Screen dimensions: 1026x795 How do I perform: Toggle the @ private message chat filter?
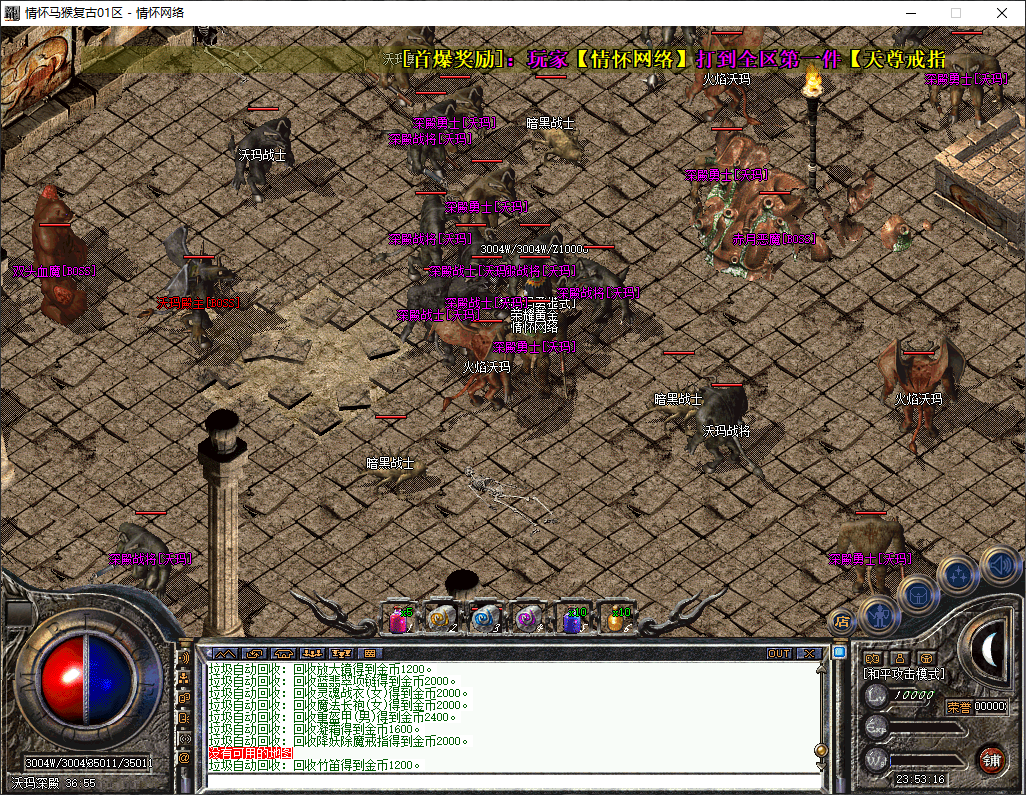point(184,757)
